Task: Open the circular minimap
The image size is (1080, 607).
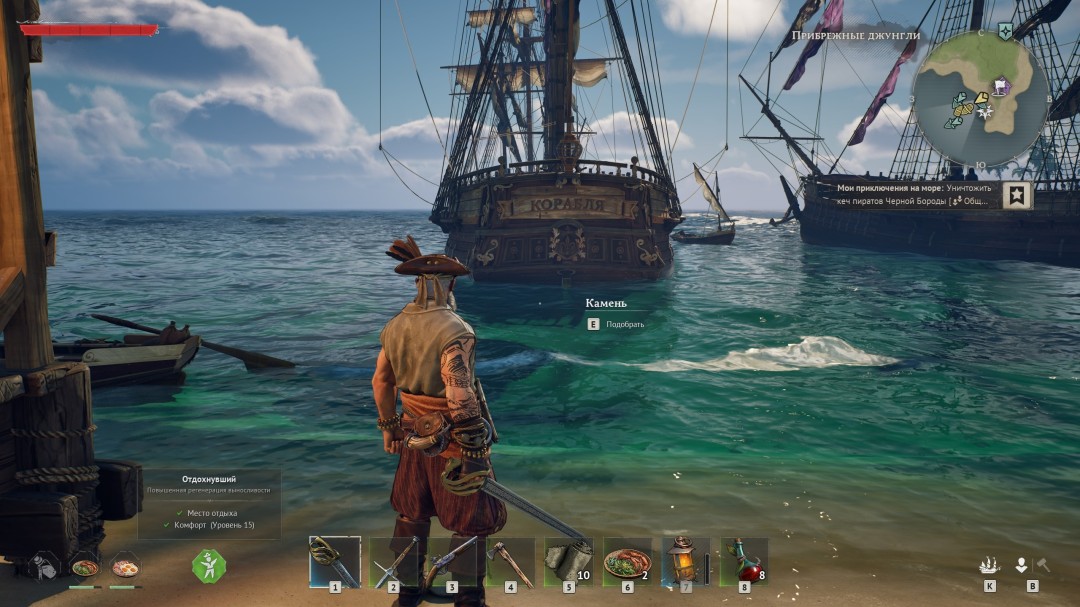Action: coord(980,98)
